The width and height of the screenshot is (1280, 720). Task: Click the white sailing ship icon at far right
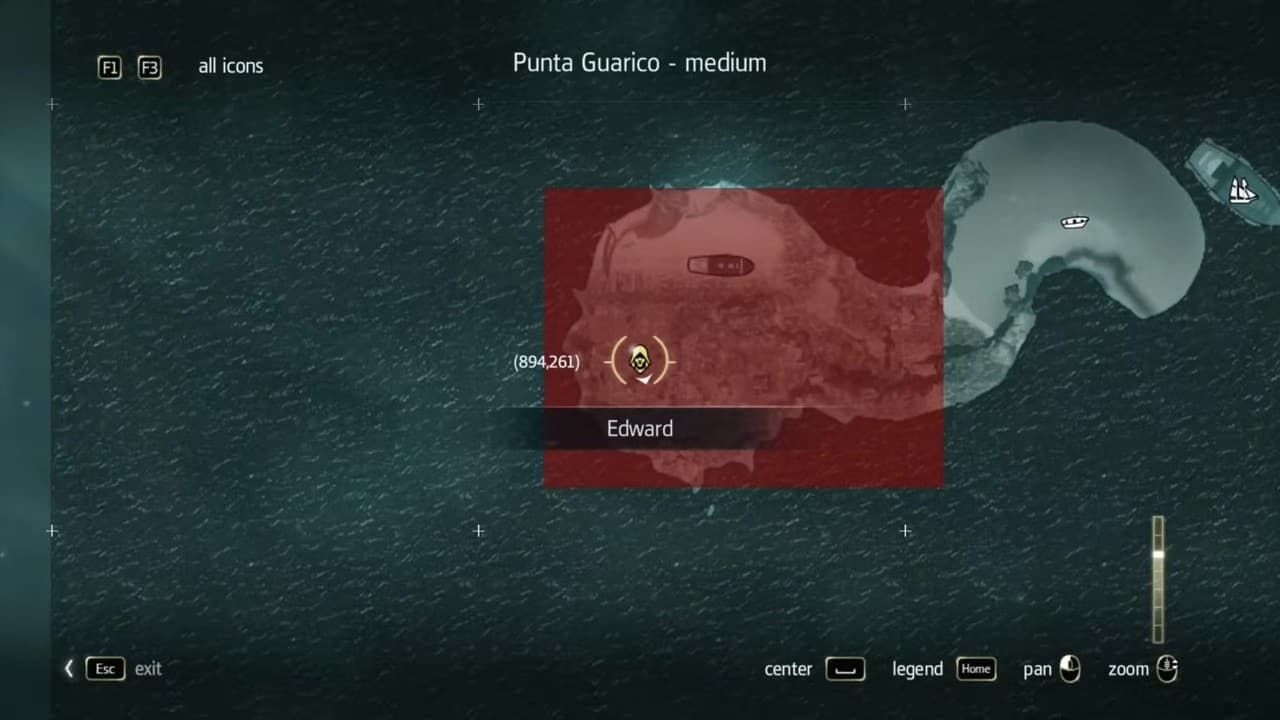(1243, 190)
